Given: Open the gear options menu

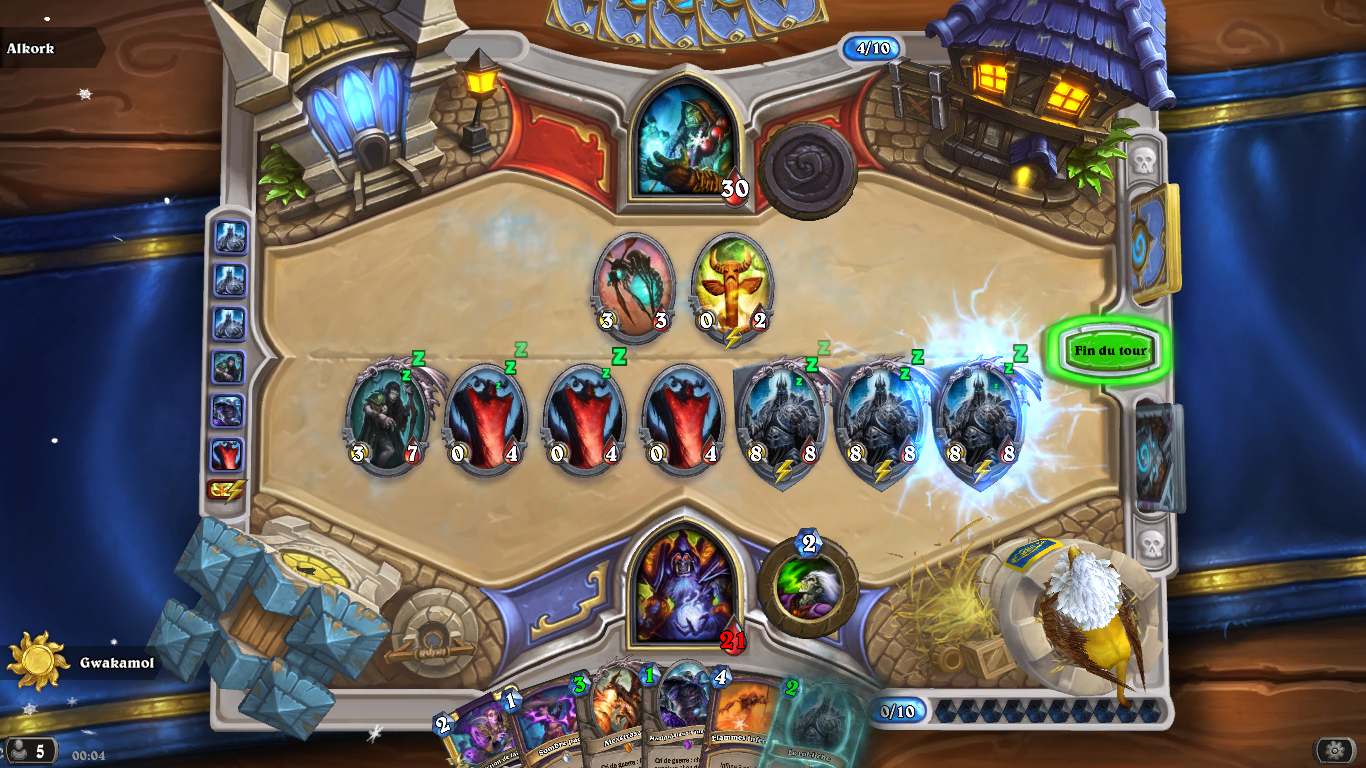Looking at the screenshot, I should (1335, 751).
